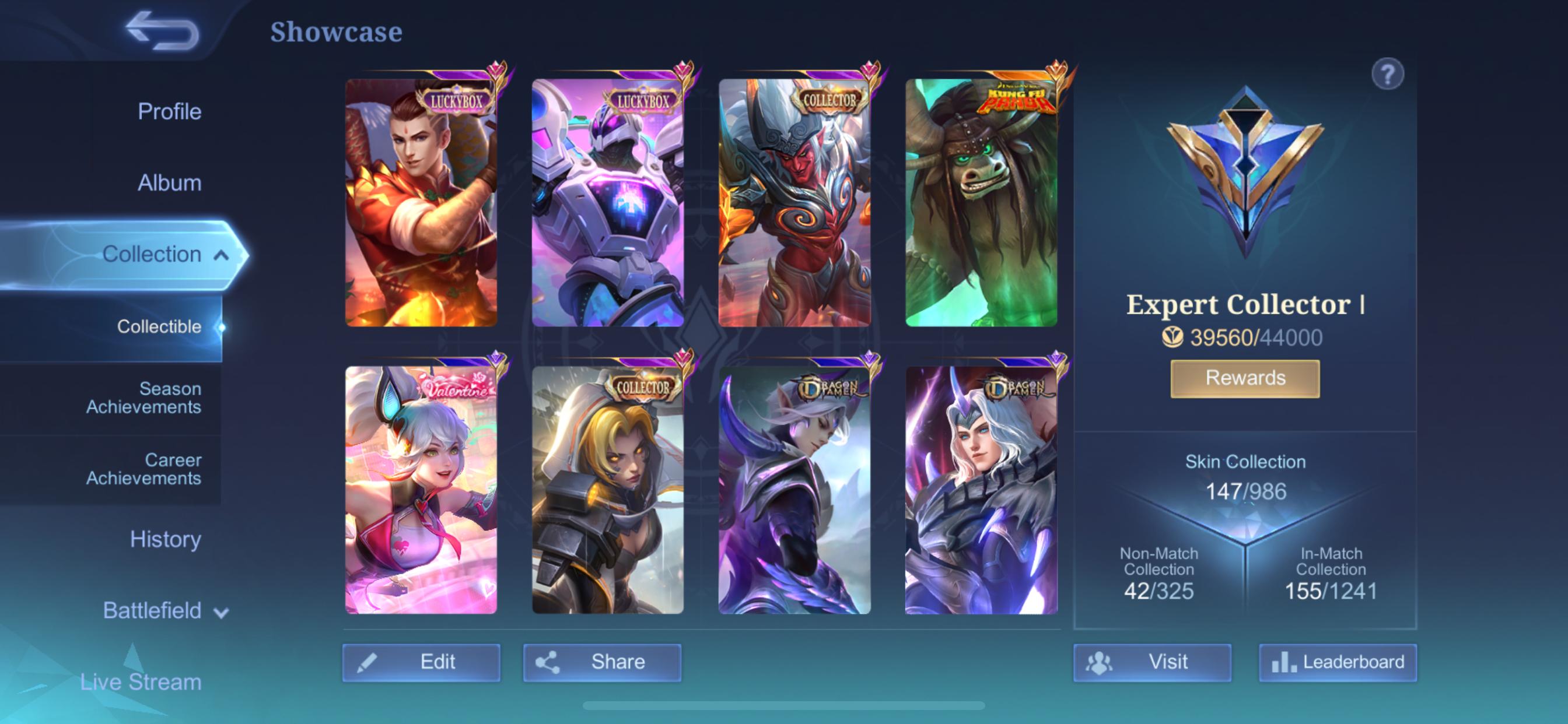Click the Kung Fu Panda badge on the Minotaur skin
The width and height of the screenshot is (1568, 724).
(x=1018, y=99)
